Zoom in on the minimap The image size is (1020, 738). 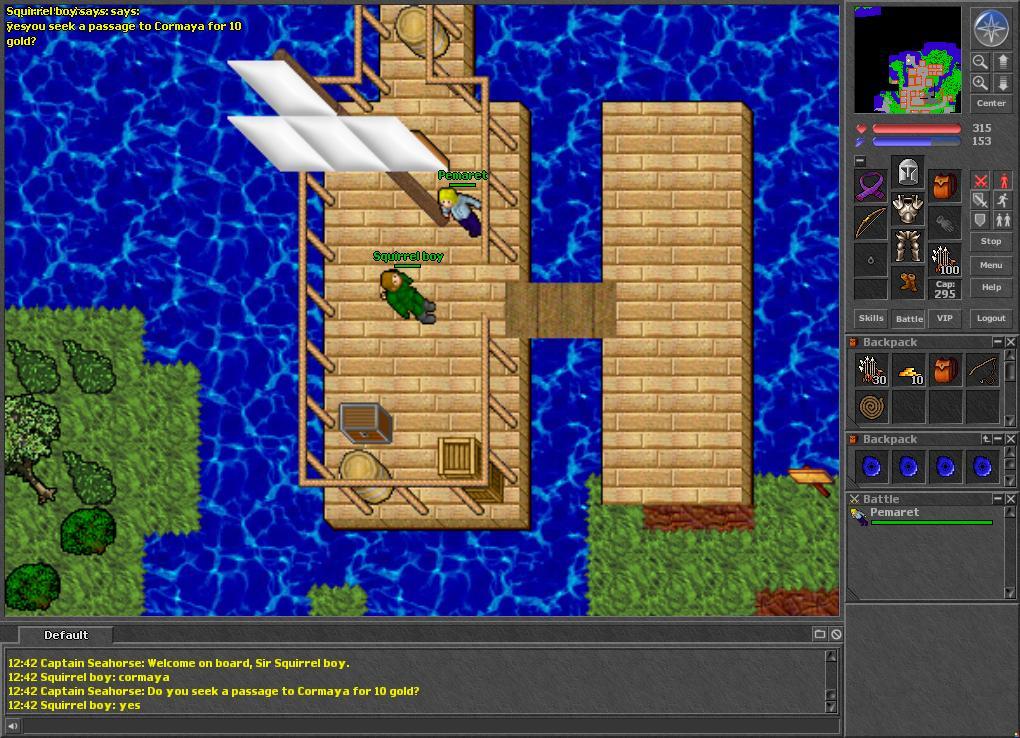coord(980,83)
